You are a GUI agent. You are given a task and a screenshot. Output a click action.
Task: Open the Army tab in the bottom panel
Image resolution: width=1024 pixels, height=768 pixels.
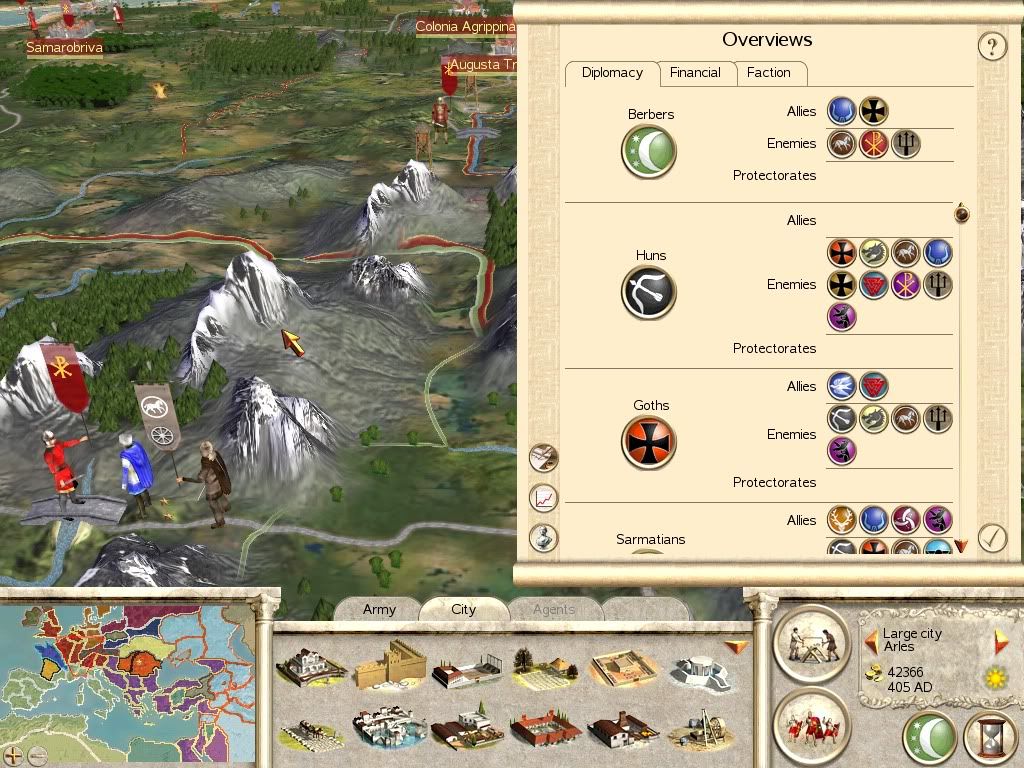click(x=379, y=609)
